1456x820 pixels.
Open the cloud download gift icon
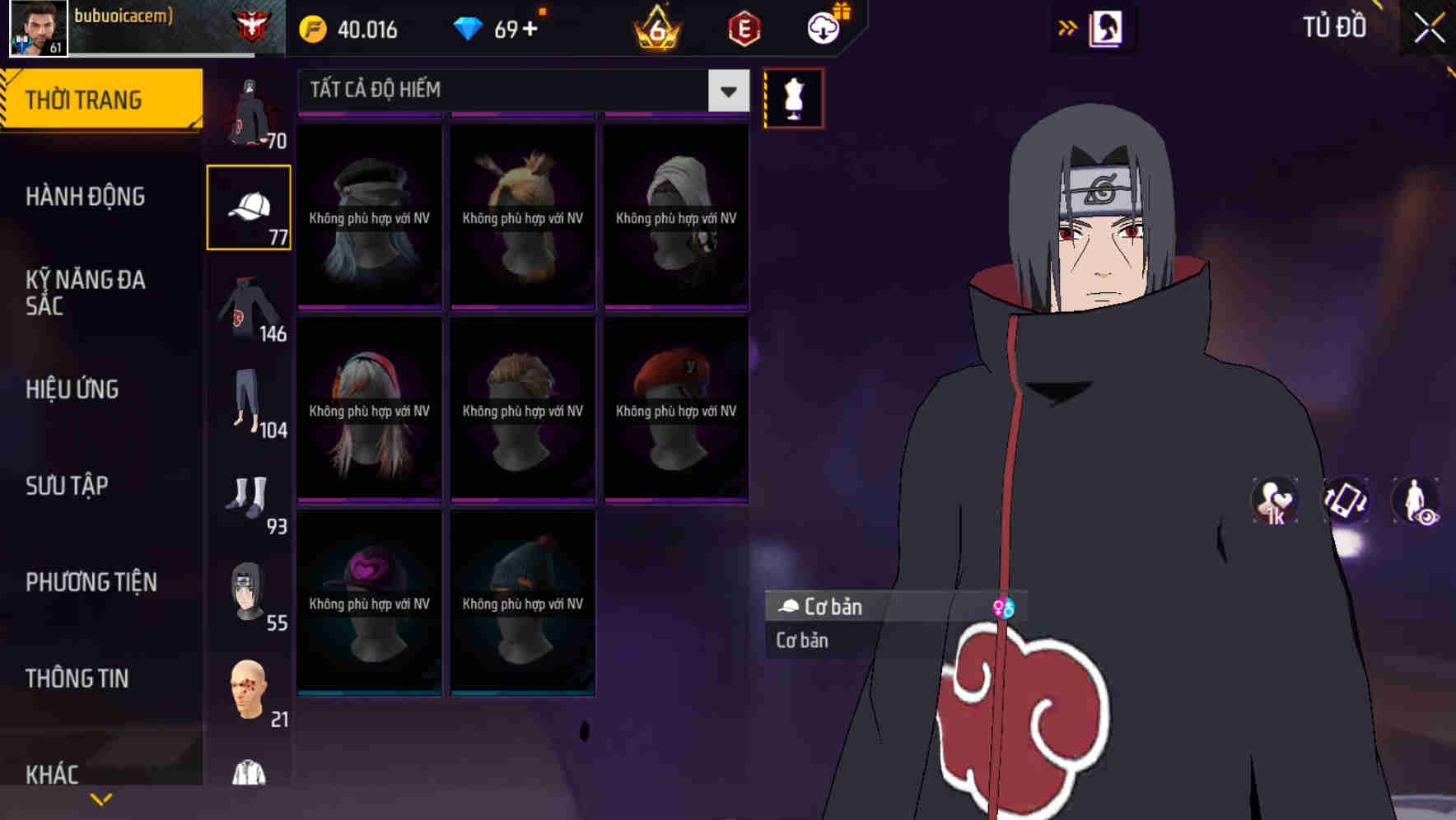[822, 27]
